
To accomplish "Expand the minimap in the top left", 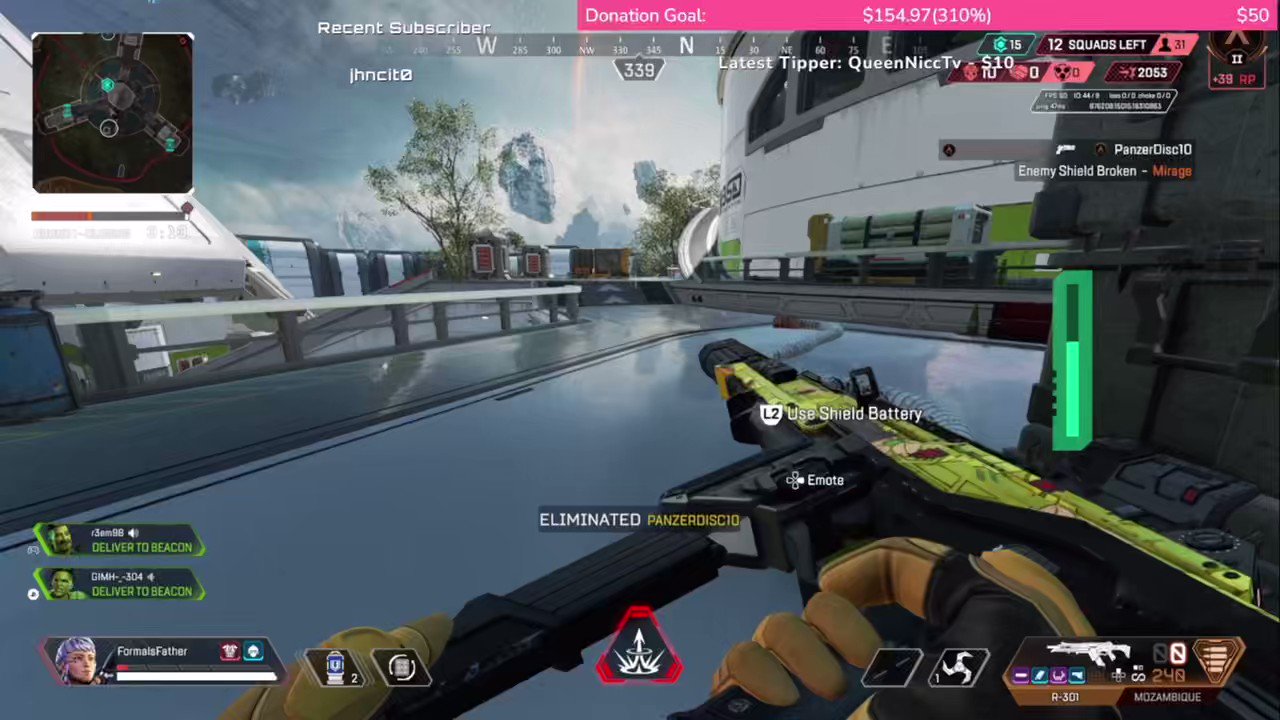I will 110,110.
